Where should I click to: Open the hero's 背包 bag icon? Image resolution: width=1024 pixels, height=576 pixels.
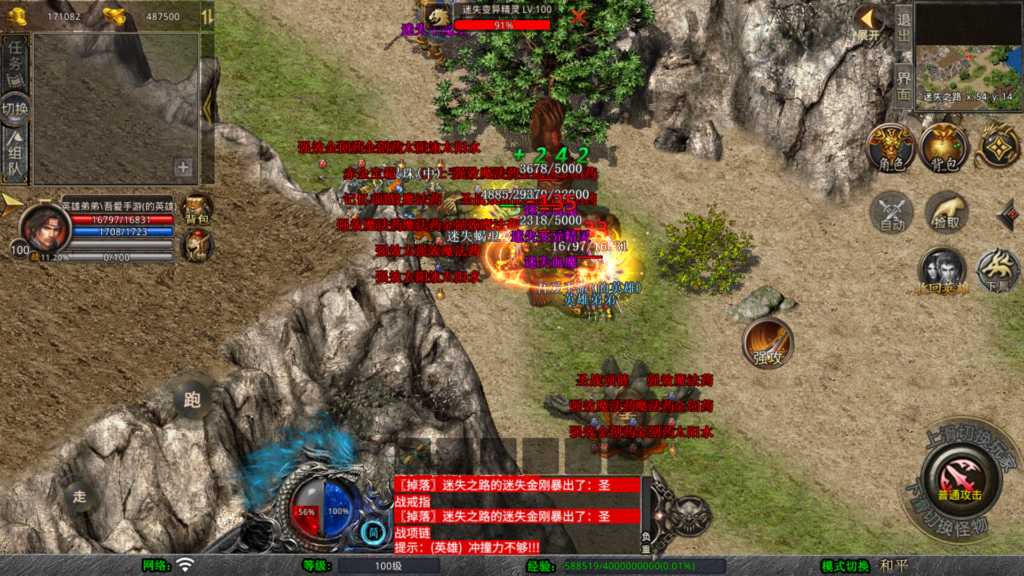coord(199,210)
